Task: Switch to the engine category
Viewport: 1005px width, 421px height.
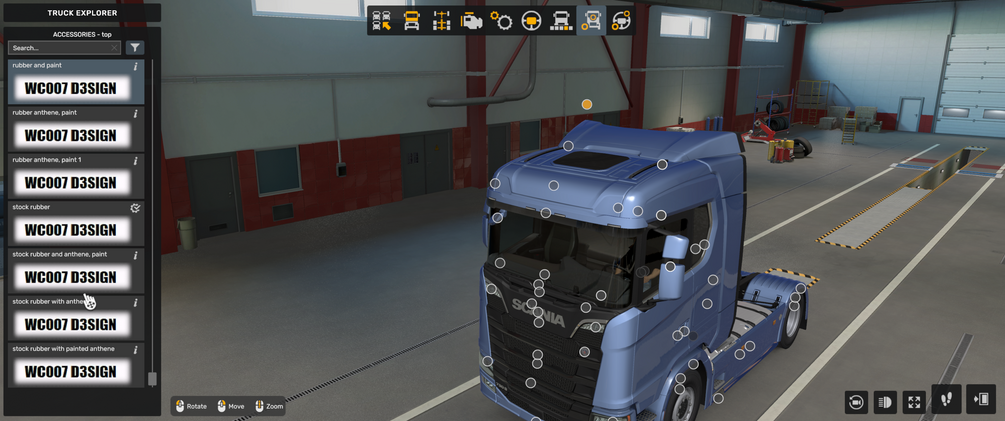Action: (x=471, y=21)
